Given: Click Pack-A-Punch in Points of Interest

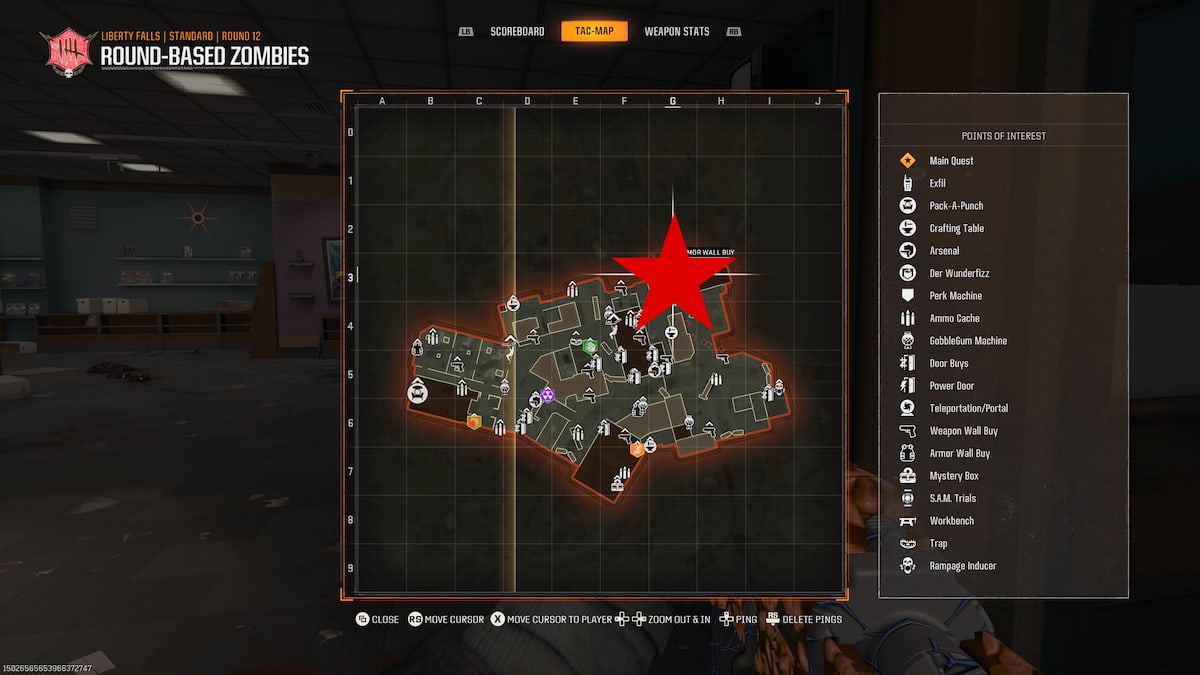Looking at the screenshot, I should [x=956, y=206].
